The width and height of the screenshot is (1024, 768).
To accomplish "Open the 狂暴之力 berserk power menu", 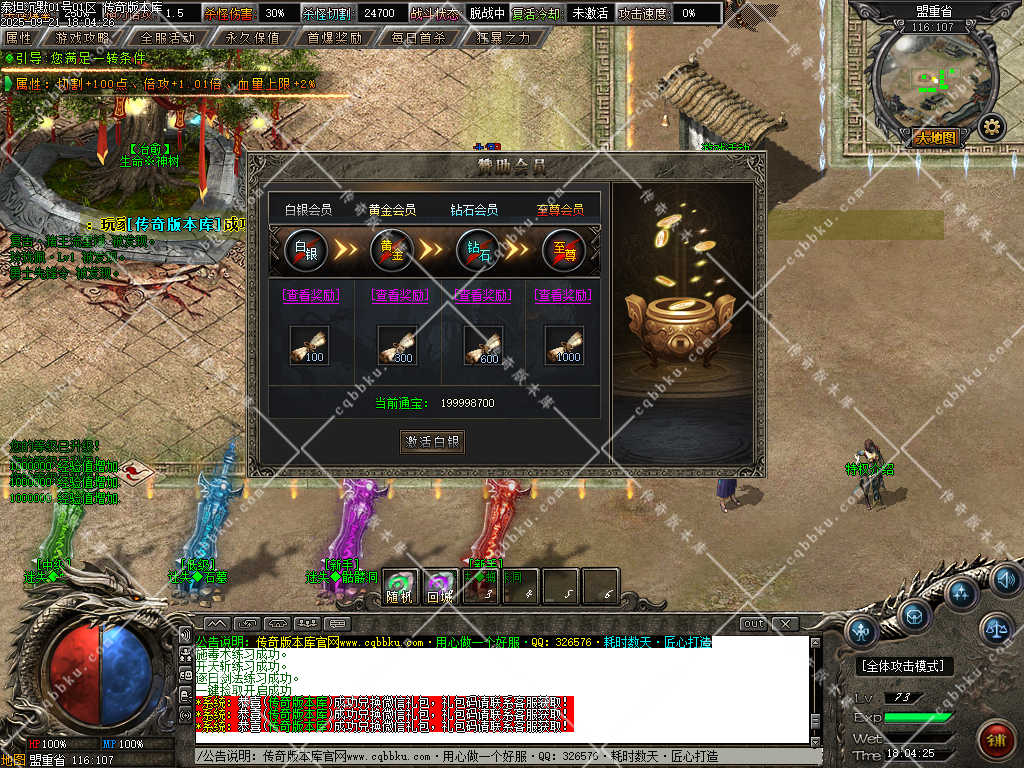I will tap(502, 38).
